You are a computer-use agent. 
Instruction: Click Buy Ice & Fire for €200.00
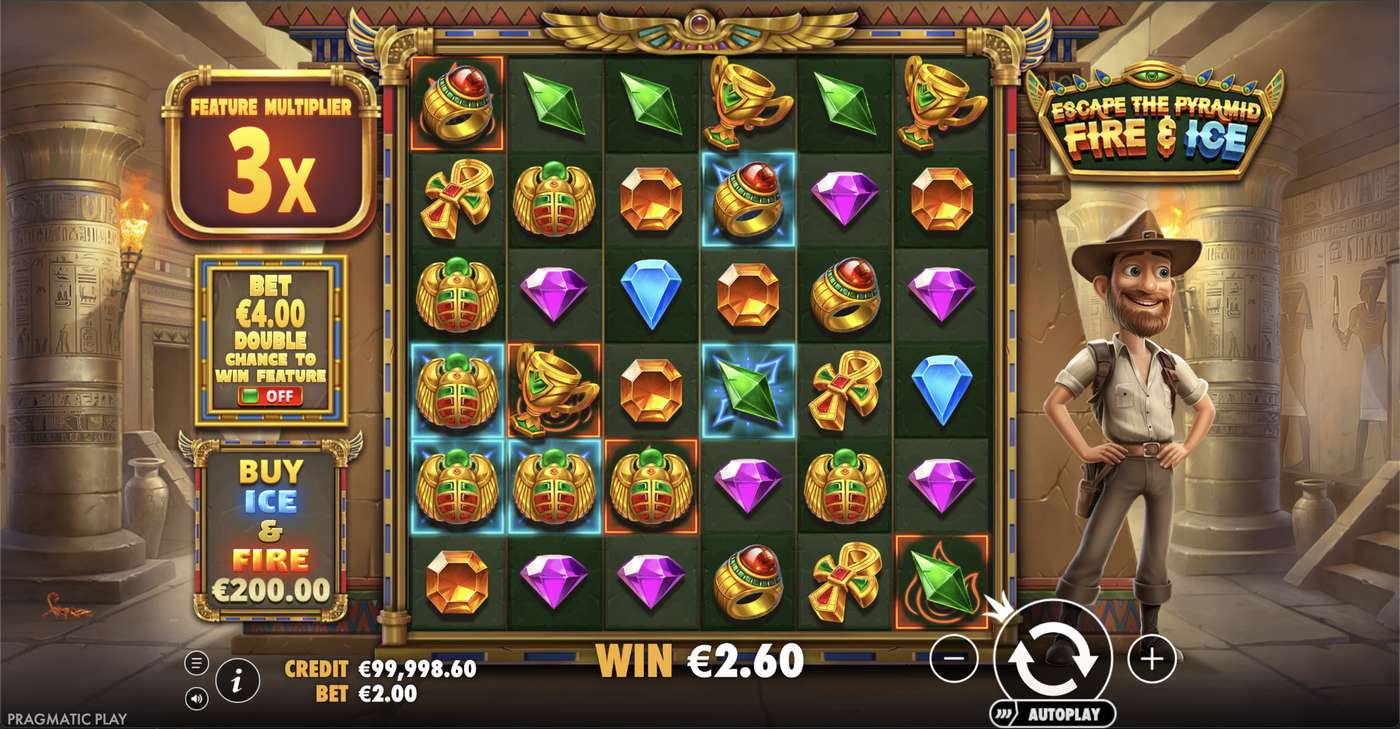pos(272,530)
